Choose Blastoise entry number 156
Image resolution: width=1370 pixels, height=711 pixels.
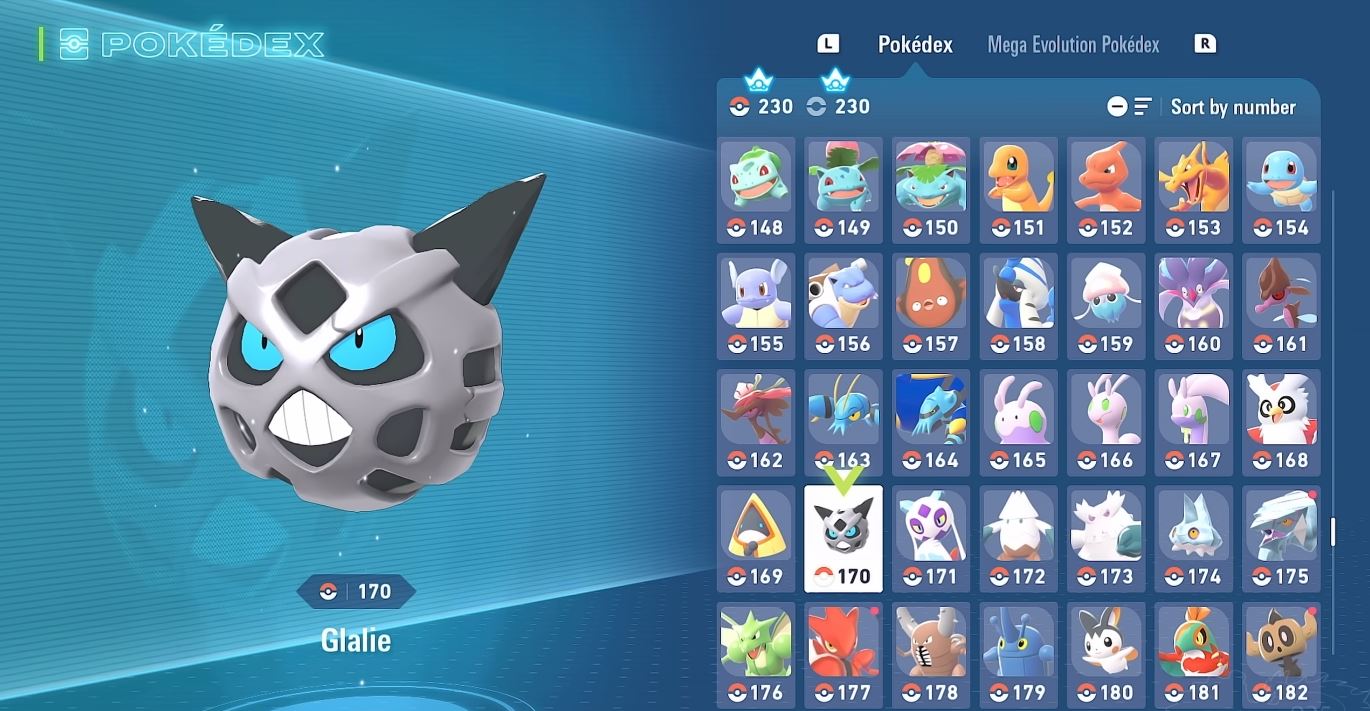pos(843,306)
